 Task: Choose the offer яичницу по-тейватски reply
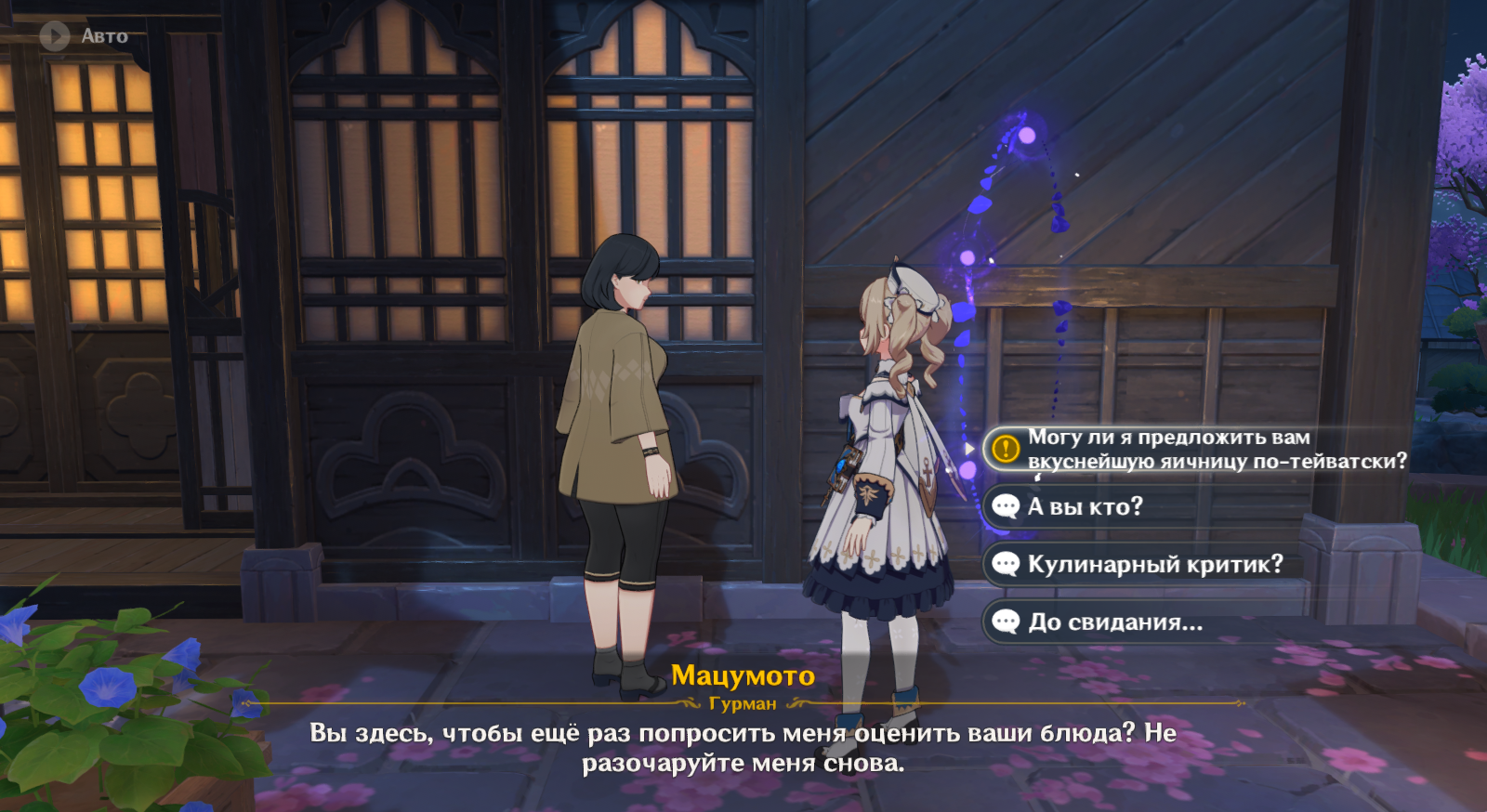1199,449
